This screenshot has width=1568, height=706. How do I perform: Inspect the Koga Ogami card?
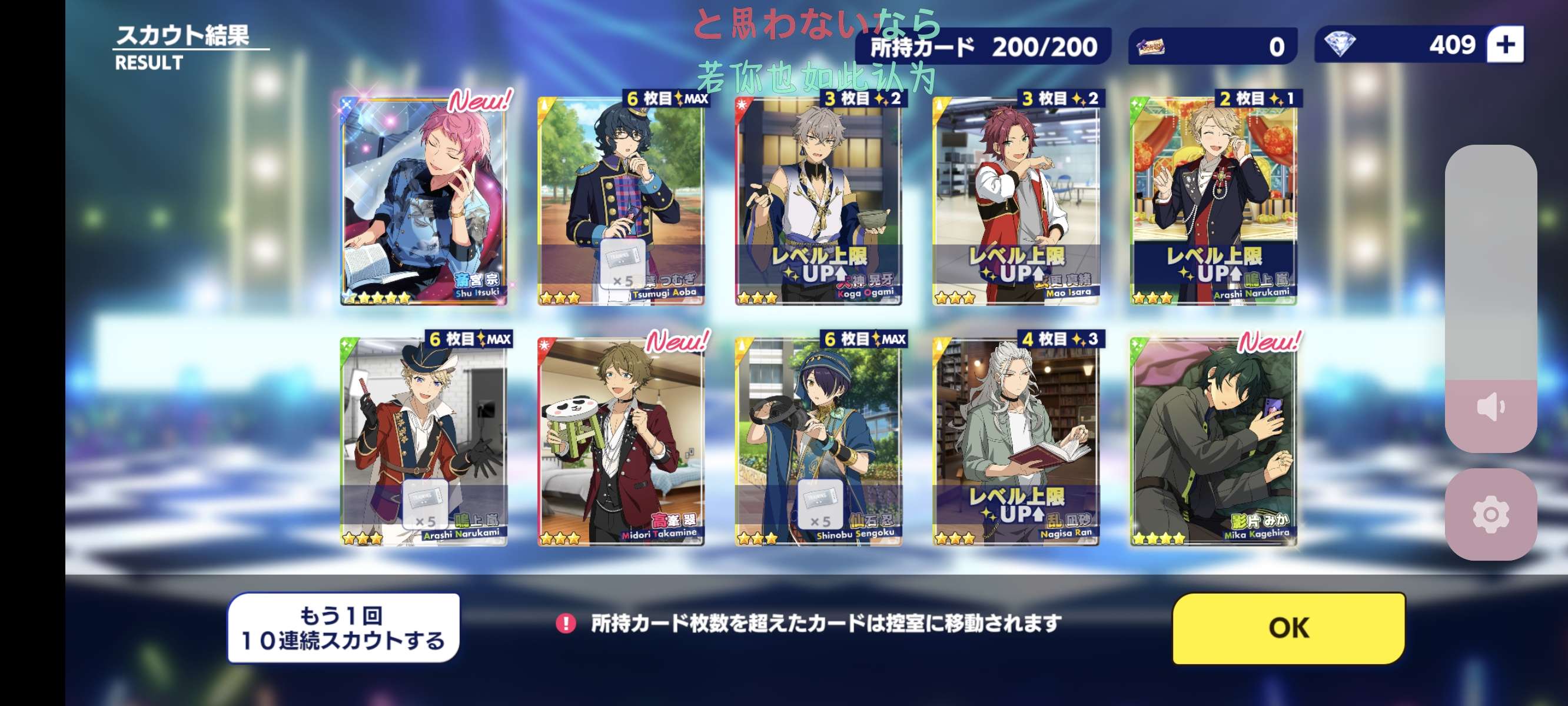click(818, 201)
